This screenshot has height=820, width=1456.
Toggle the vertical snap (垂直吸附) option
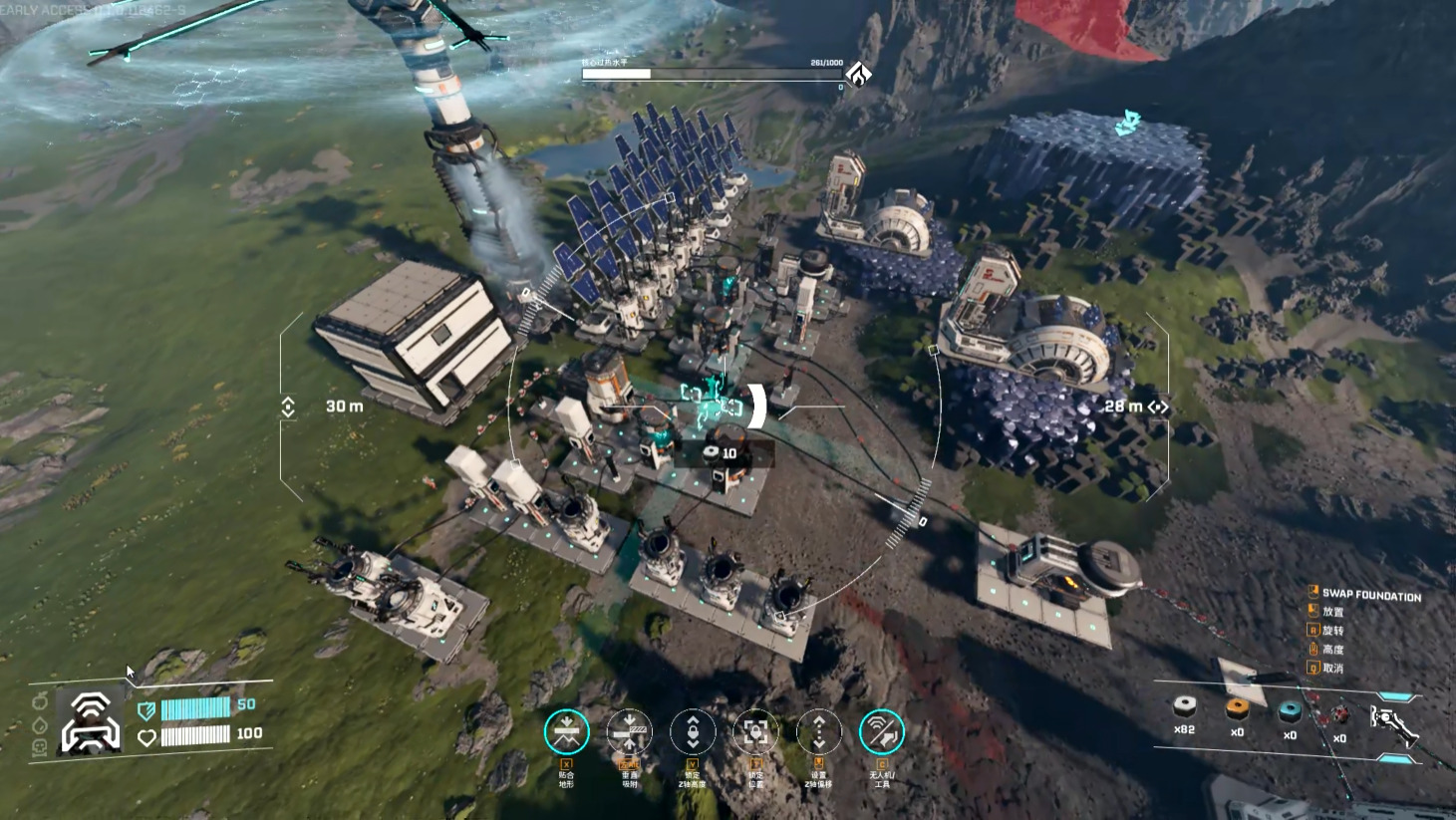pyautogui.click(x=629, y=732)
